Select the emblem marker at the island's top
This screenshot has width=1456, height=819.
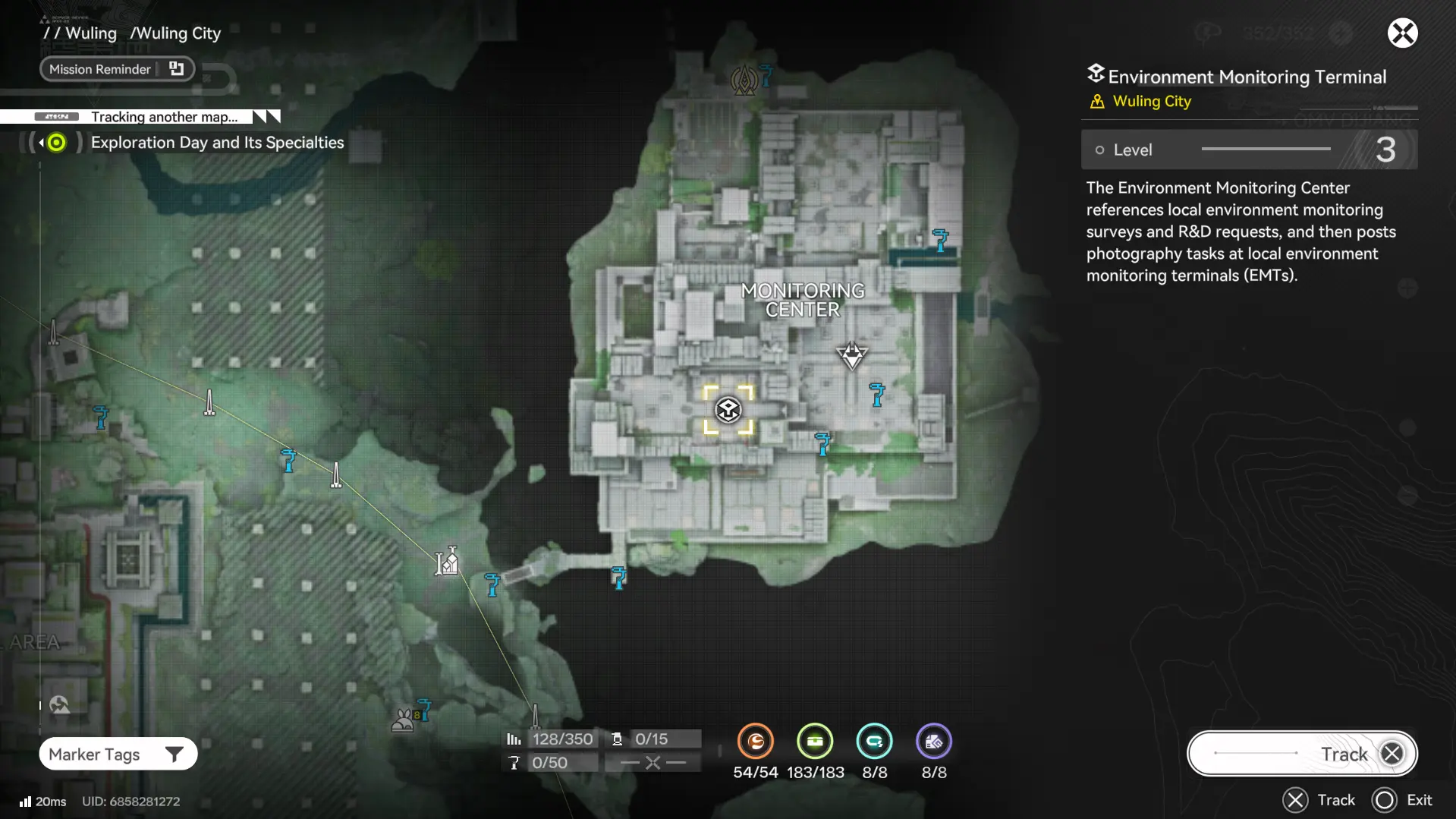point(744,80)
